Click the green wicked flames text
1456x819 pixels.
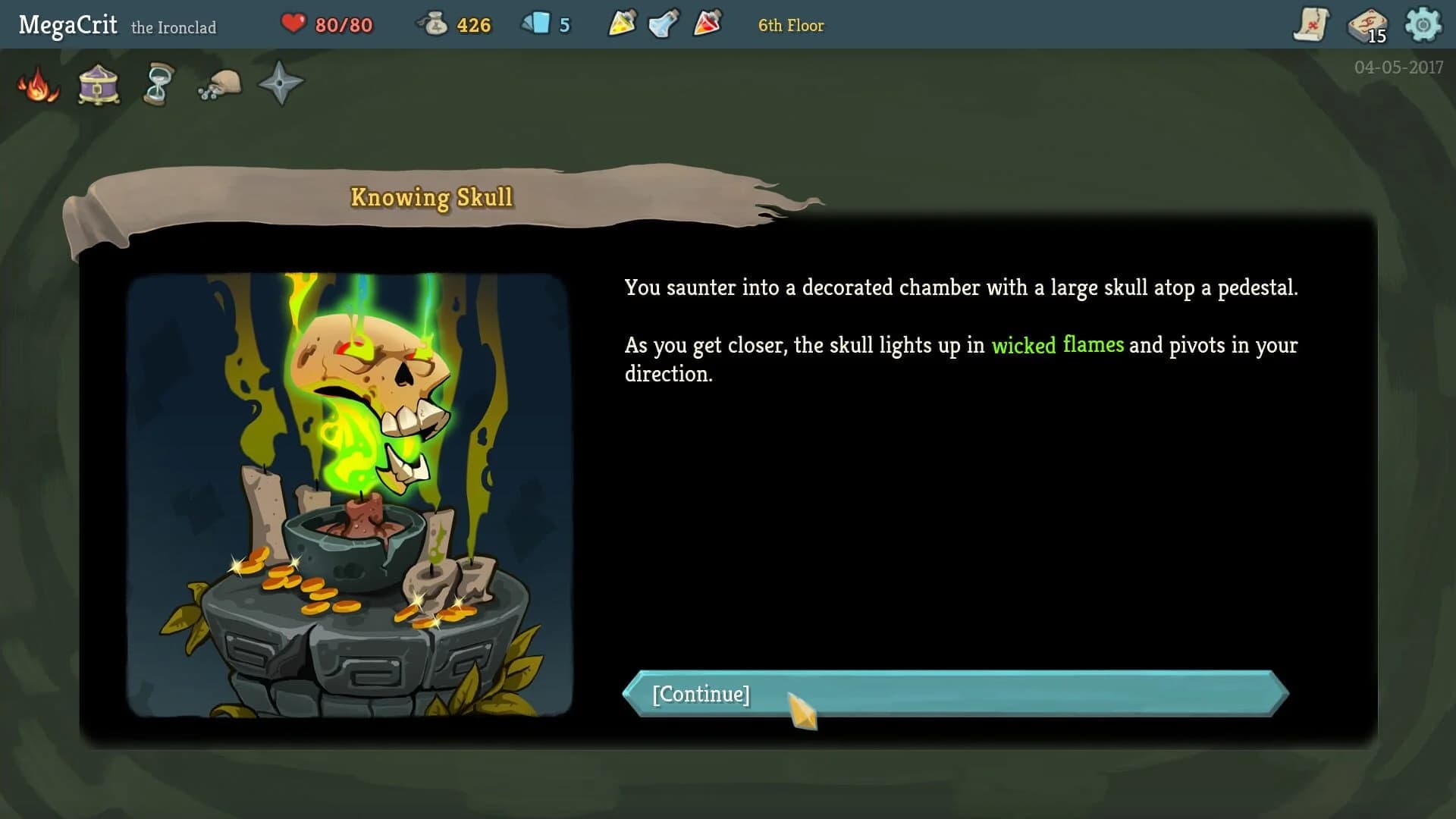[x=1057, y=345]
